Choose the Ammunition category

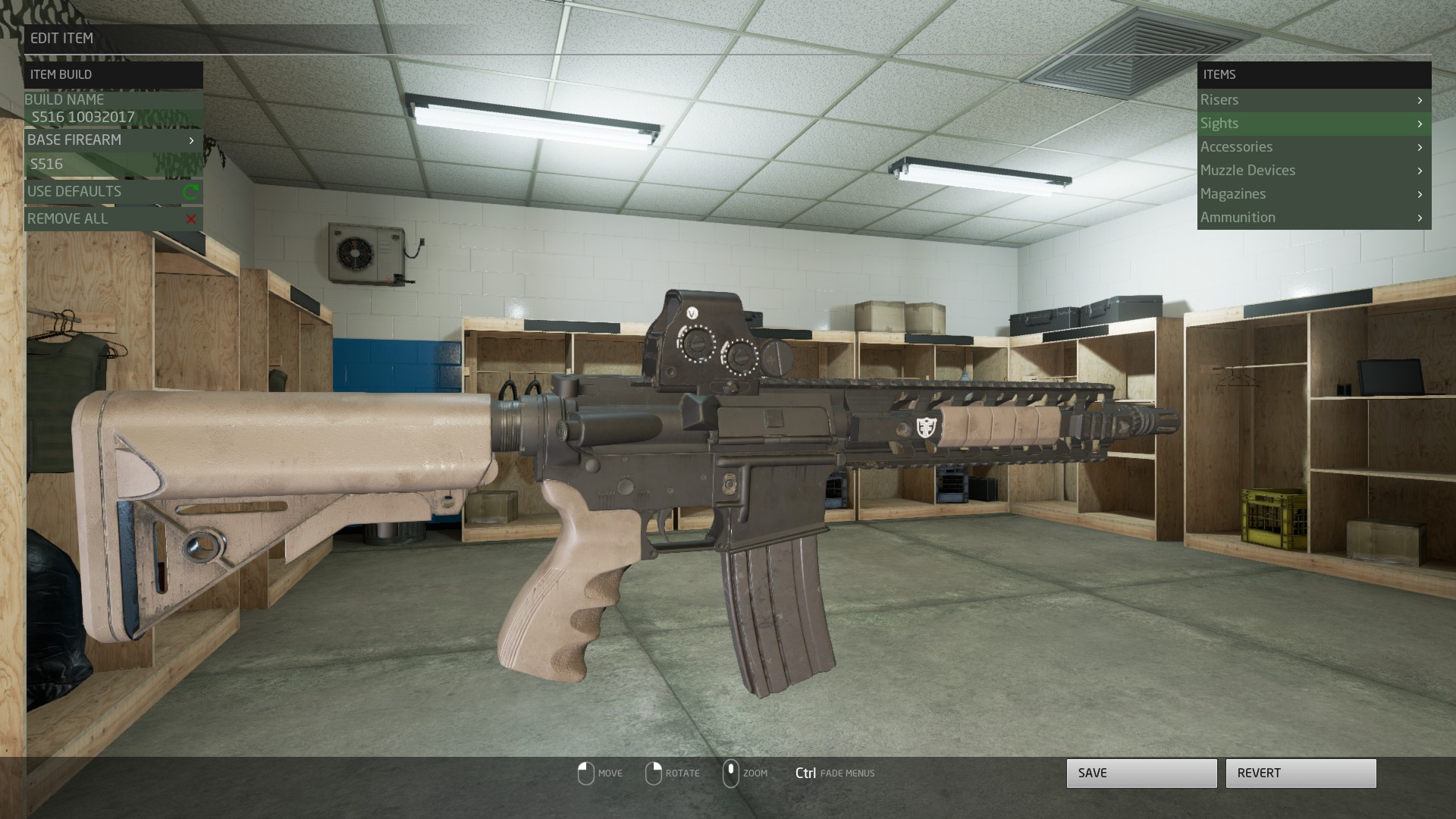pyautogui.click(x=1313, y=218)
